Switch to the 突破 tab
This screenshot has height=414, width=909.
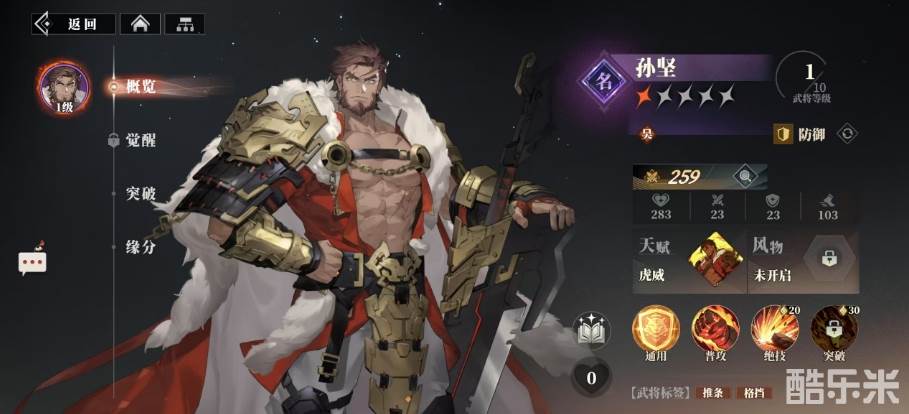pos(140,193)
